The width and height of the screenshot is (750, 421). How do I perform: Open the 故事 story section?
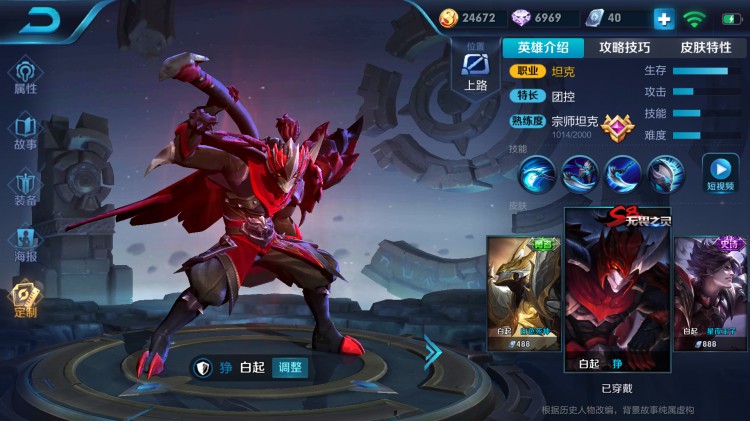pos(25,133)
